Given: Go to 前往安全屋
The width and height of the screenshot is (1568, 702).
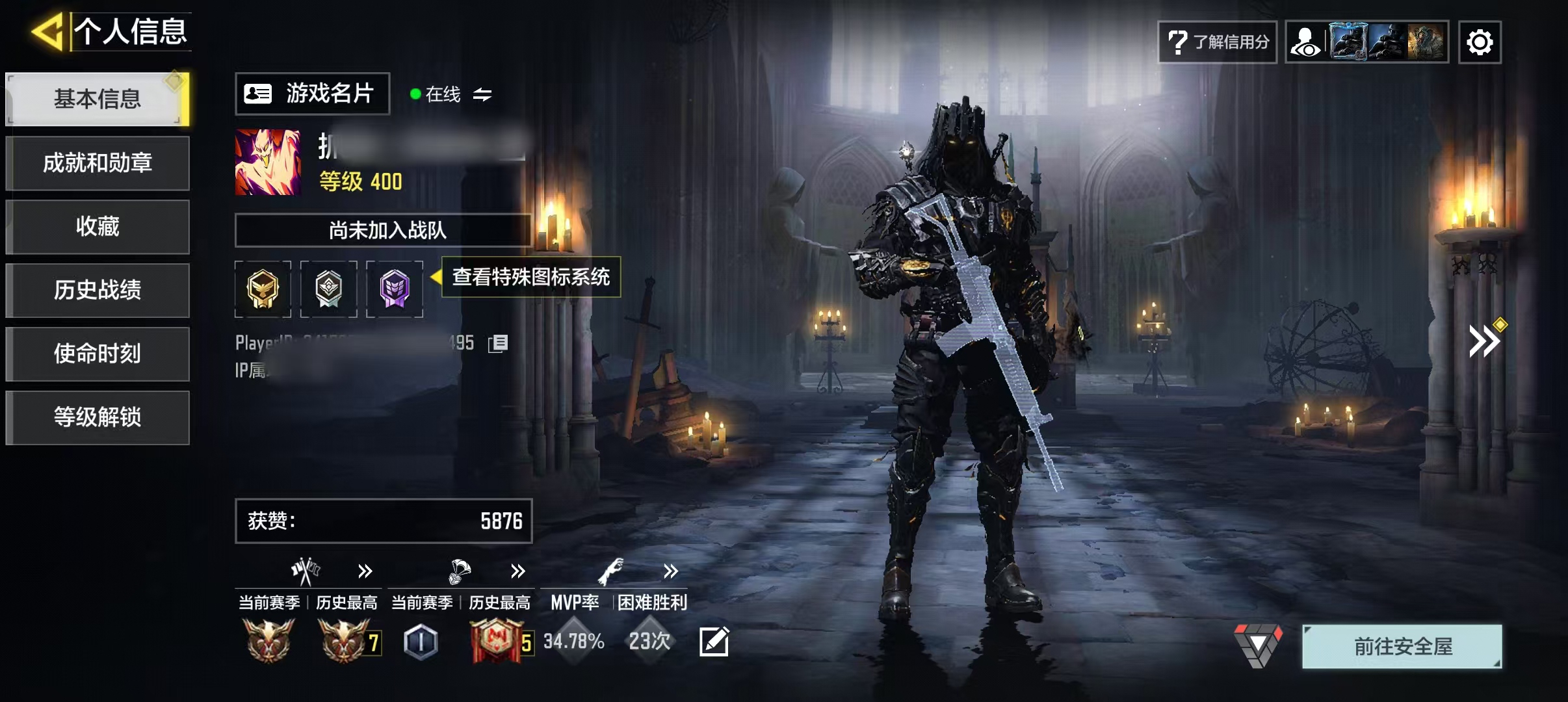Looking at the screenshot, I should [x=1402, y=647].
